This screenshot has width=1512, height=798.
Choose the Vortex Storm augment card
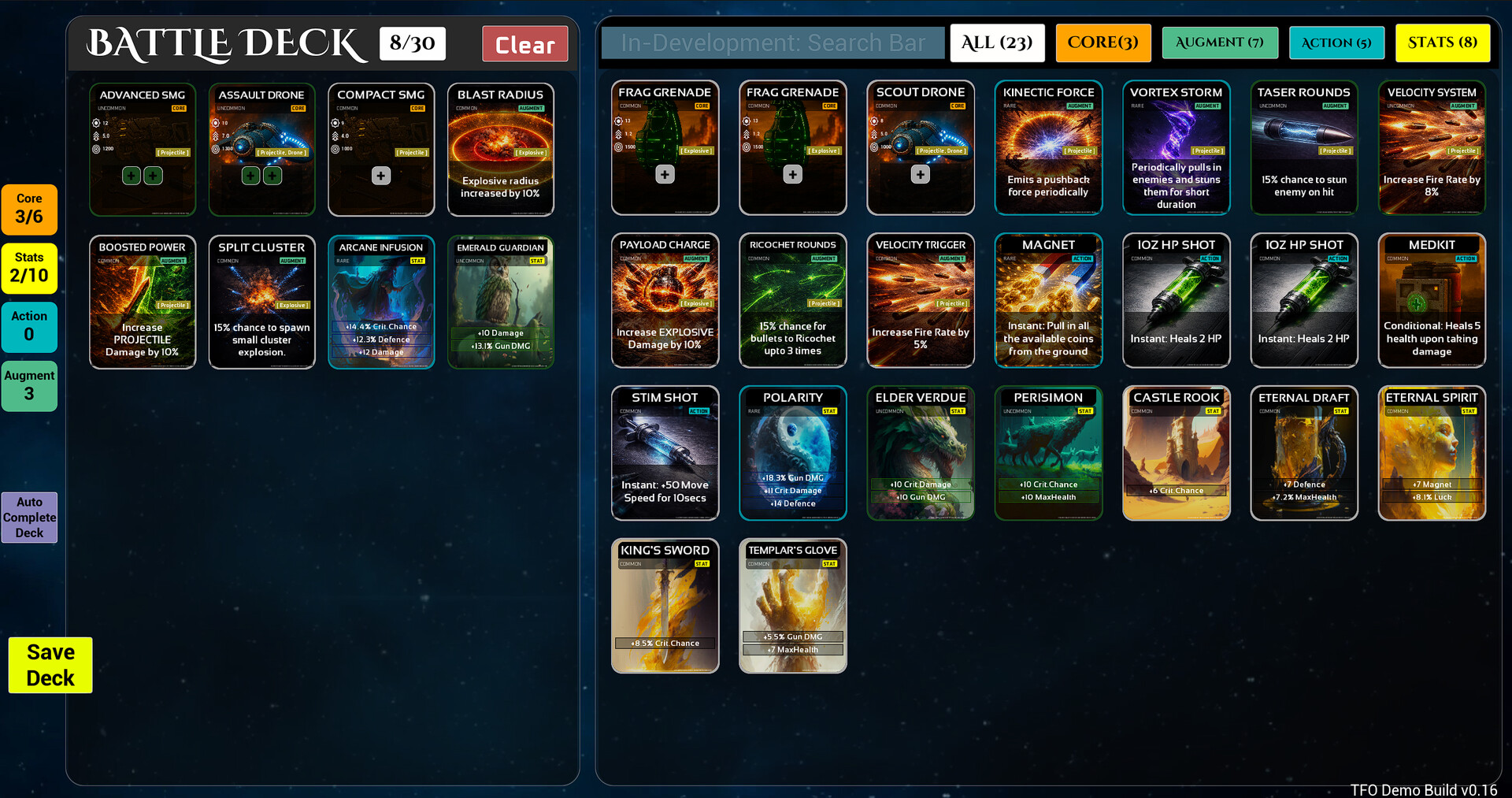pyautogui.click(x=1176, y=147)
